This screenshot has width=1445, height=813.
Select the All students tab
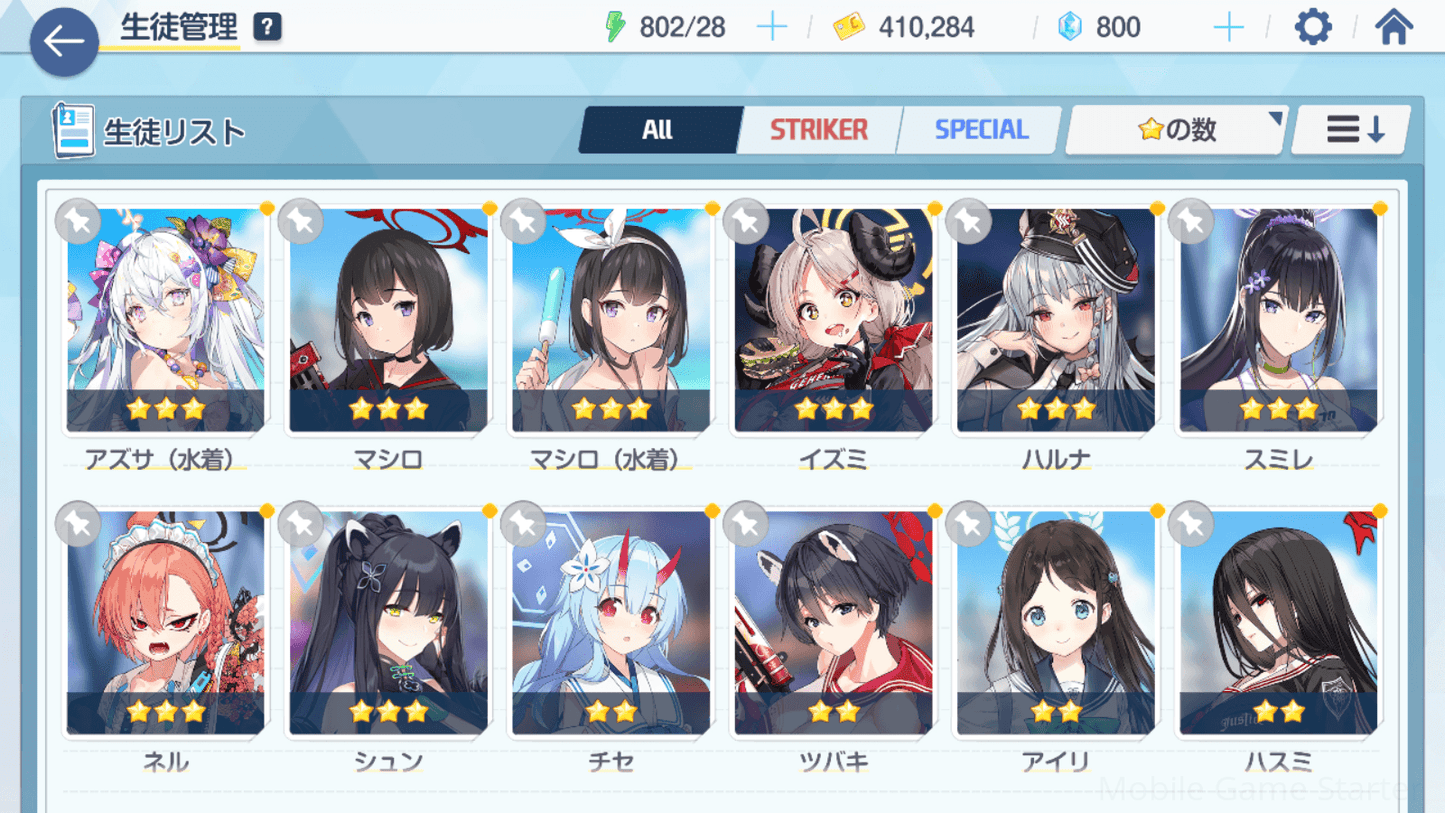(x=658, y=130)
